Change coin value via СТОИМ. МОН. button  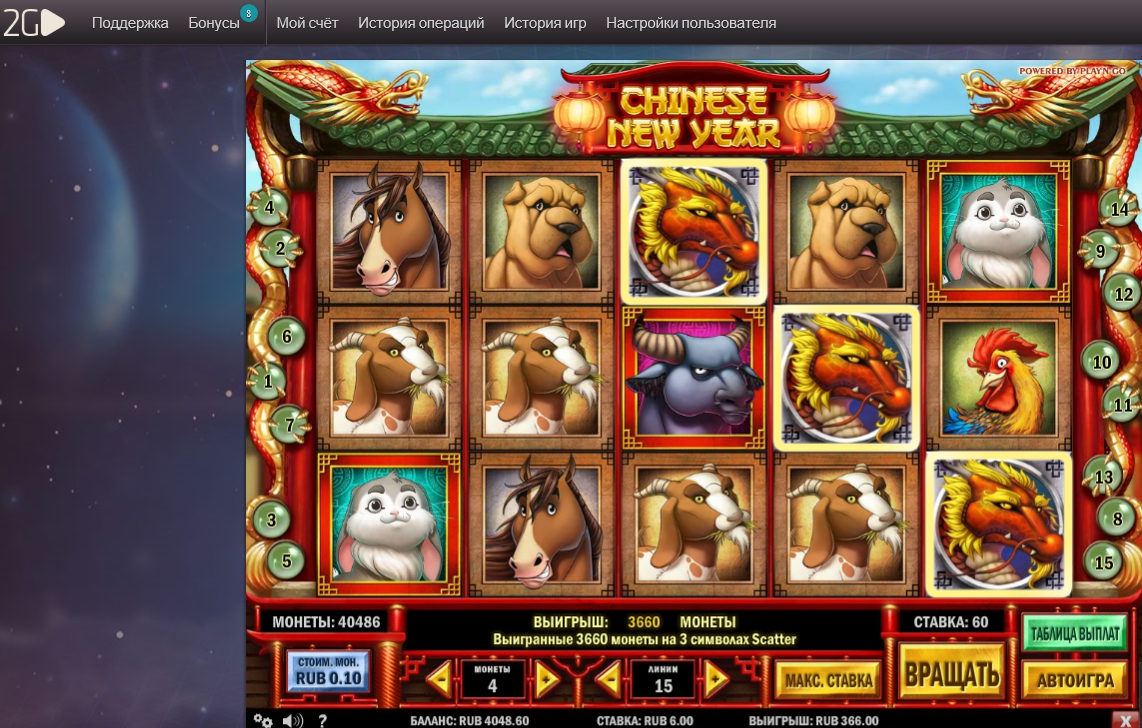point(328,672)
